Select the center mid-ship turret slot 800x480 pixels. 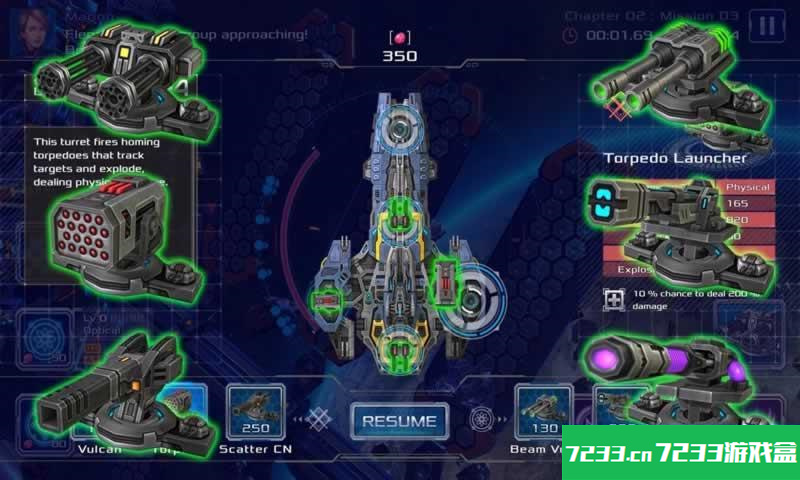pos(399,216)
